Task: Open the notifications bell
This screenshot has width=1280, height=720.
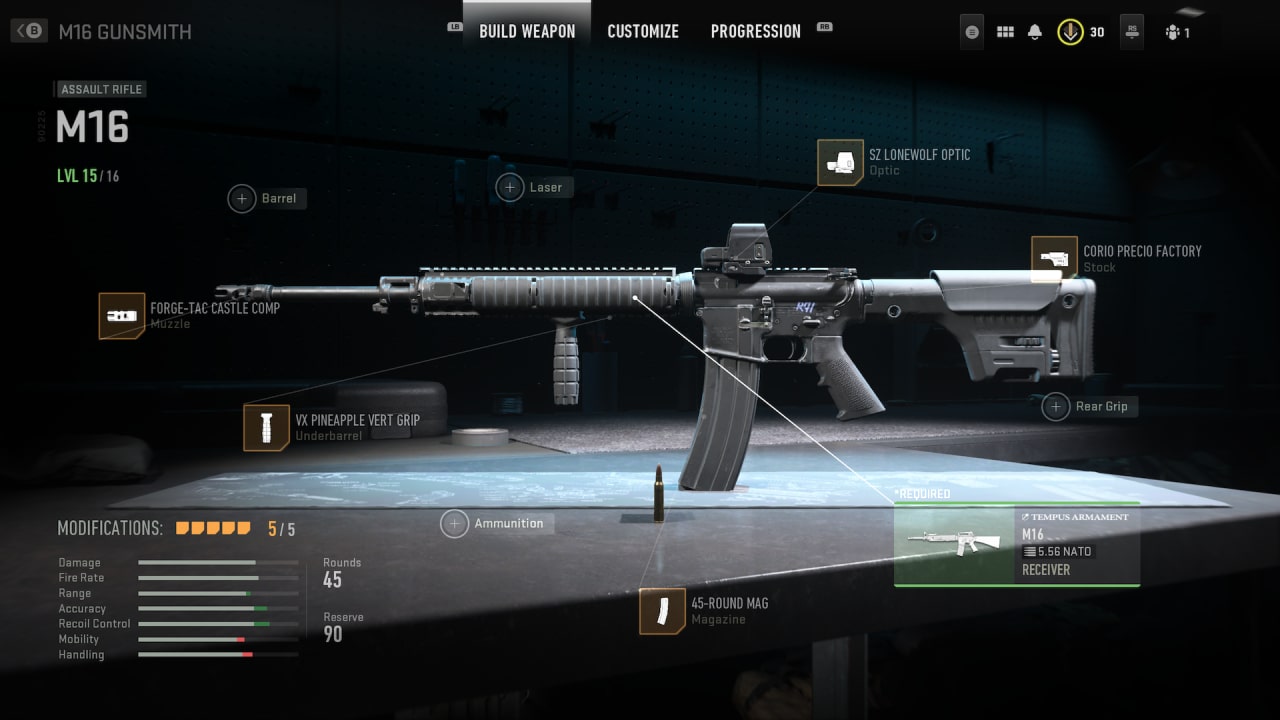Action: (1035, 32)
